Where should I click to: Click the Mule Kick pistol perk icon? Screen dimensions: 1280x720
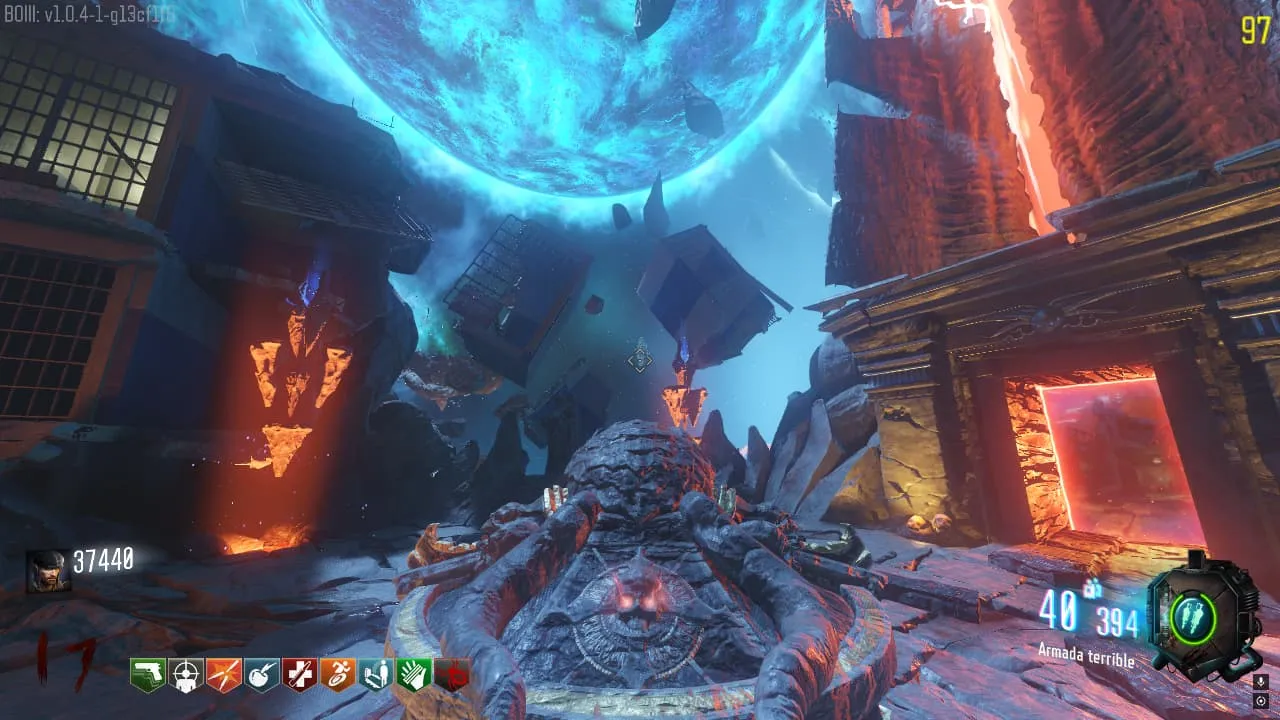(x=147, y=675)
